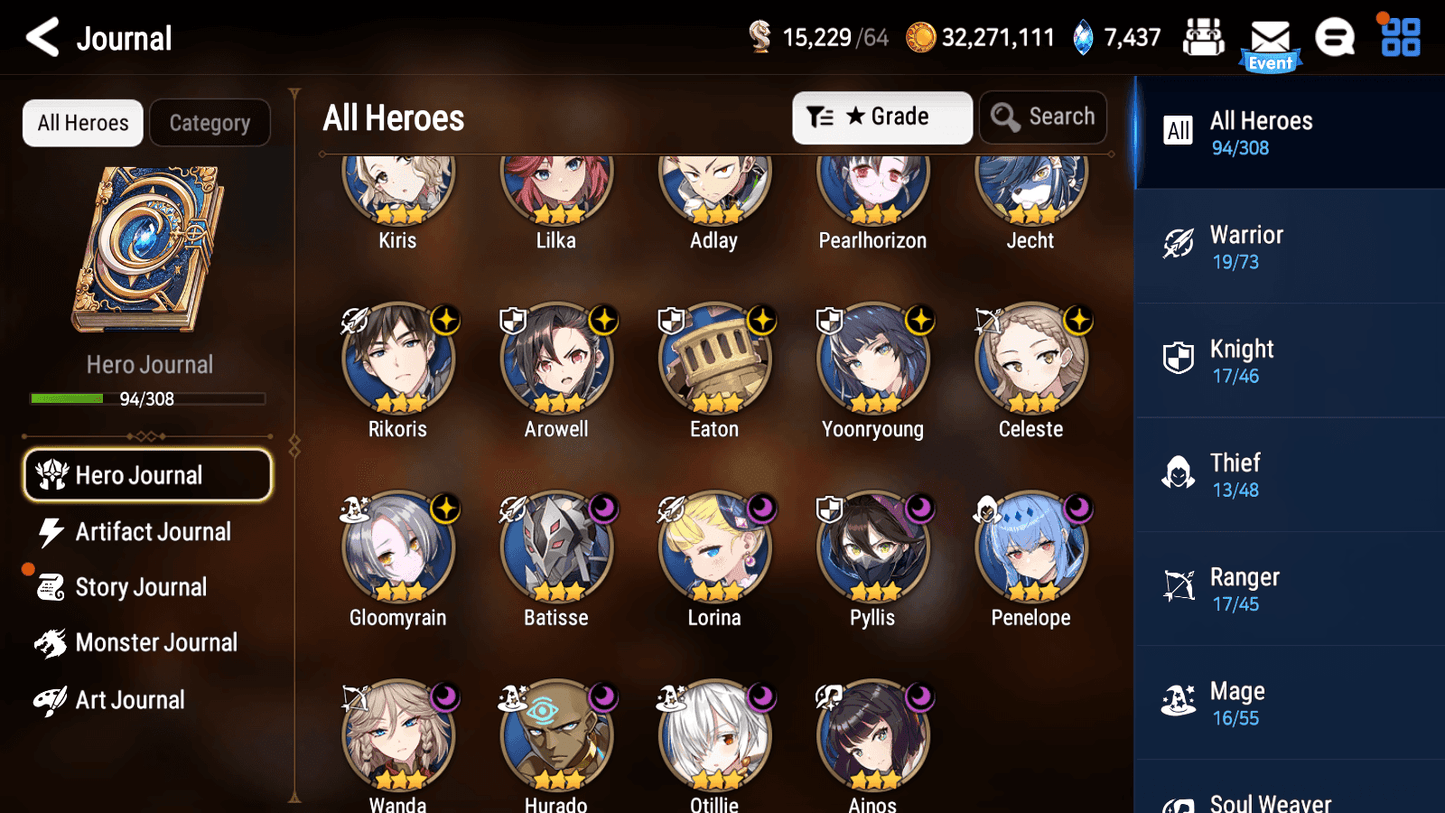Open the Artifact Journal

coord(150,532)
